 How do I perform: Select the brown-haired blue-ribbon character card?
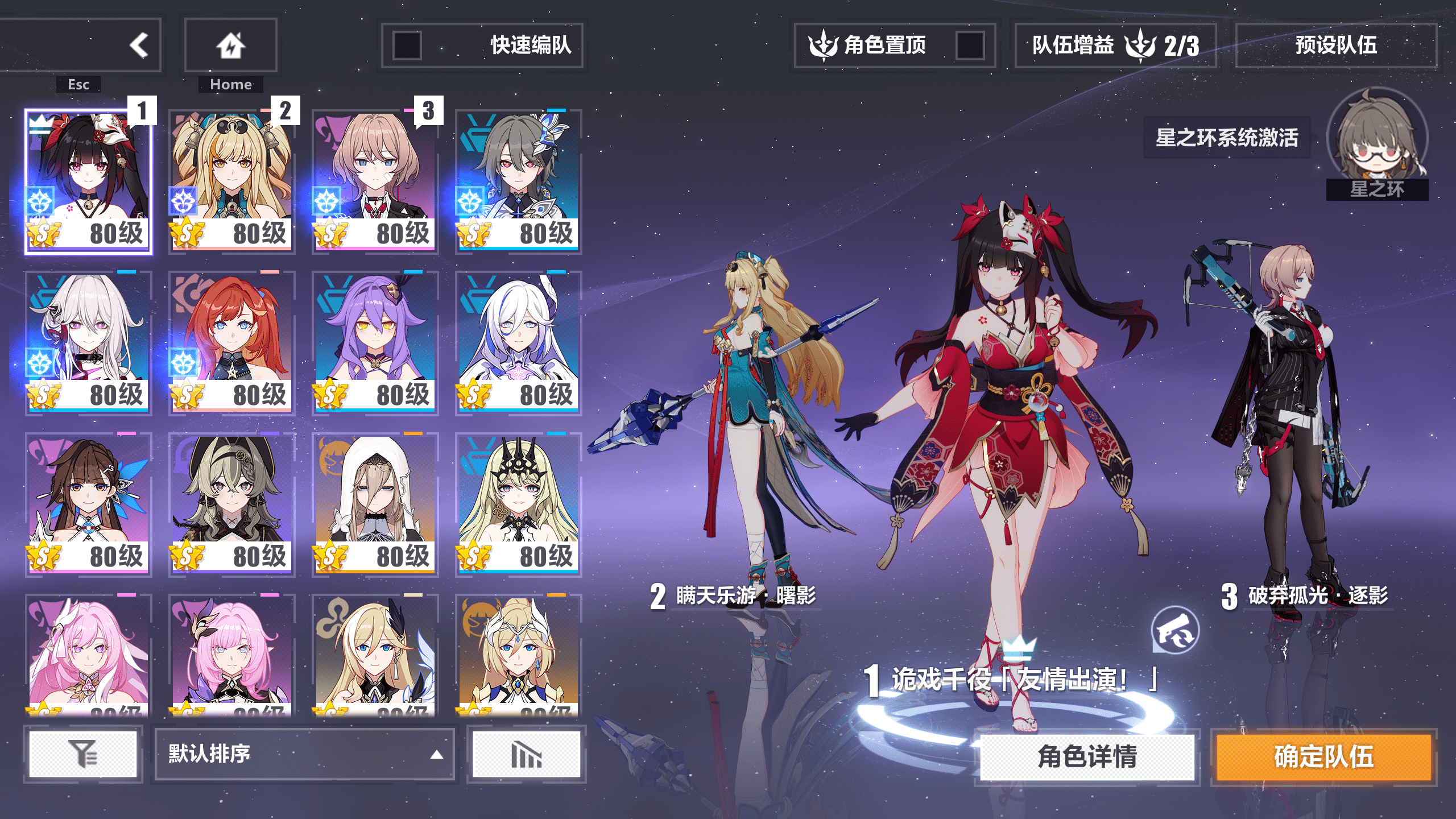(x=89, y=504)
